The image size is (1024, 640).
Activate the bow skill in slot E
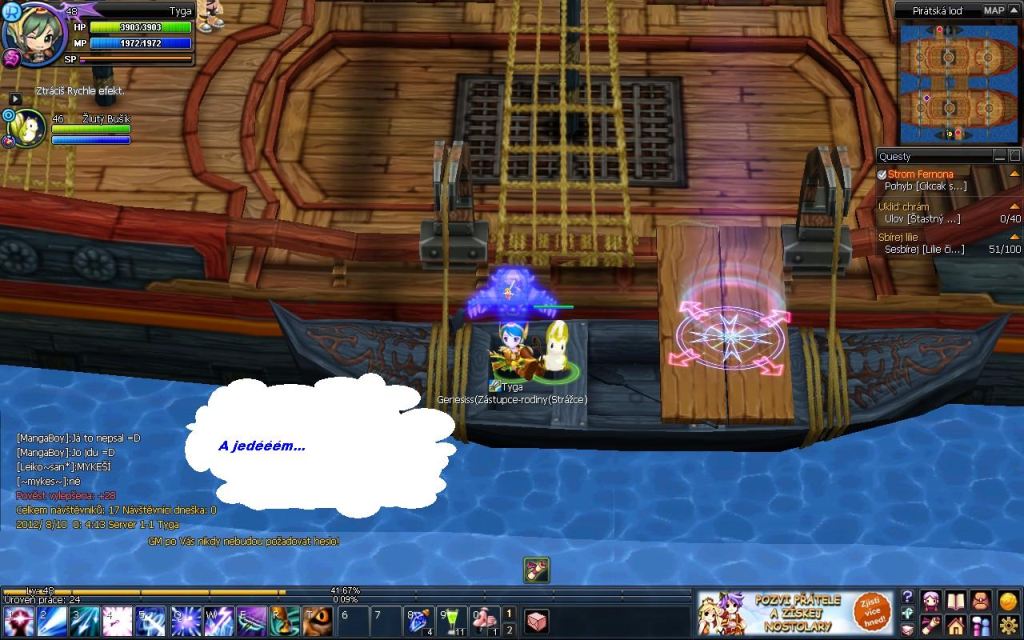(x=251, y=621)
